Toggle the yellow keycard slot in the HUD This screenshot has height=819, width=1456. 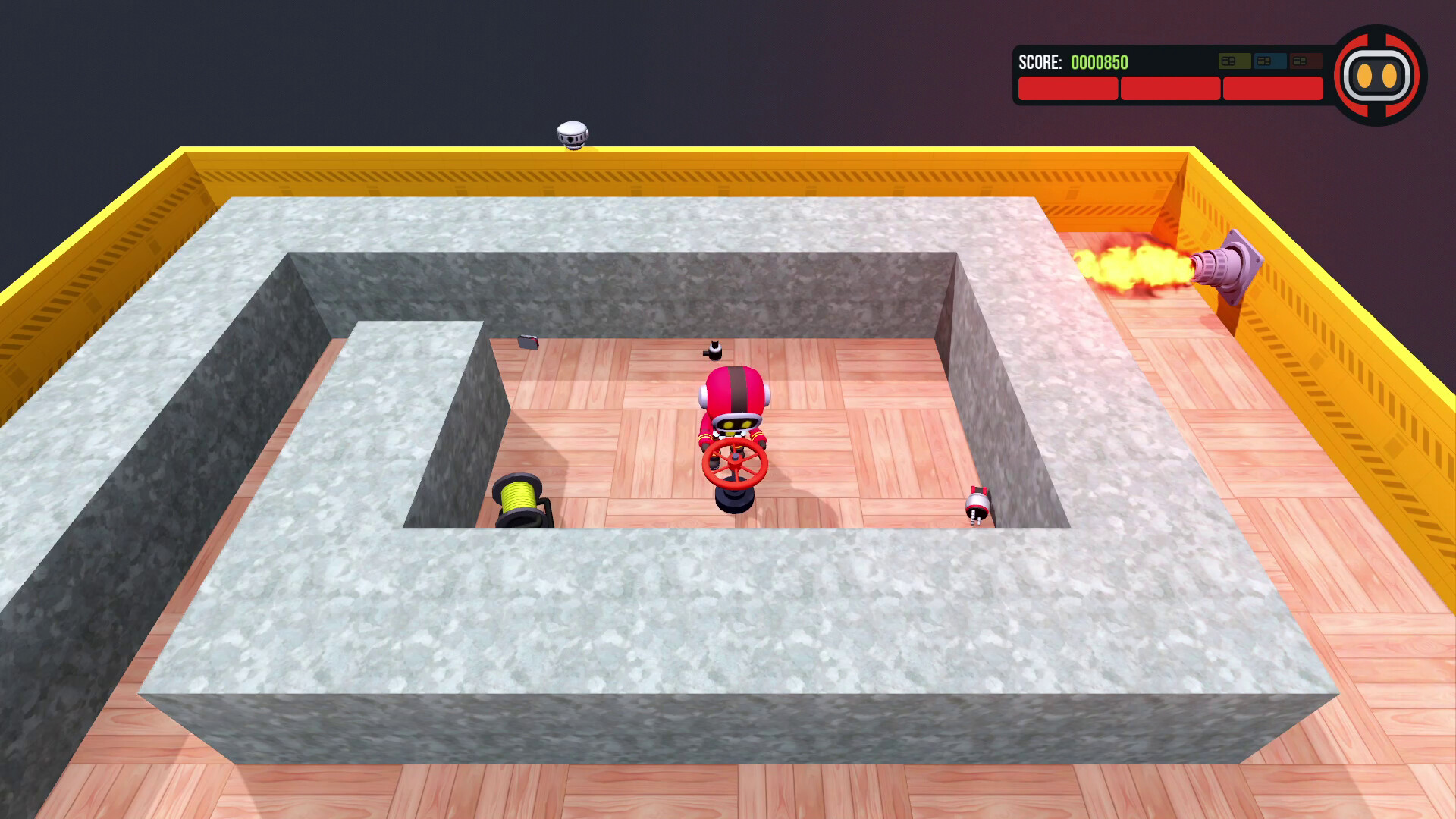[x=1235, y=61]
